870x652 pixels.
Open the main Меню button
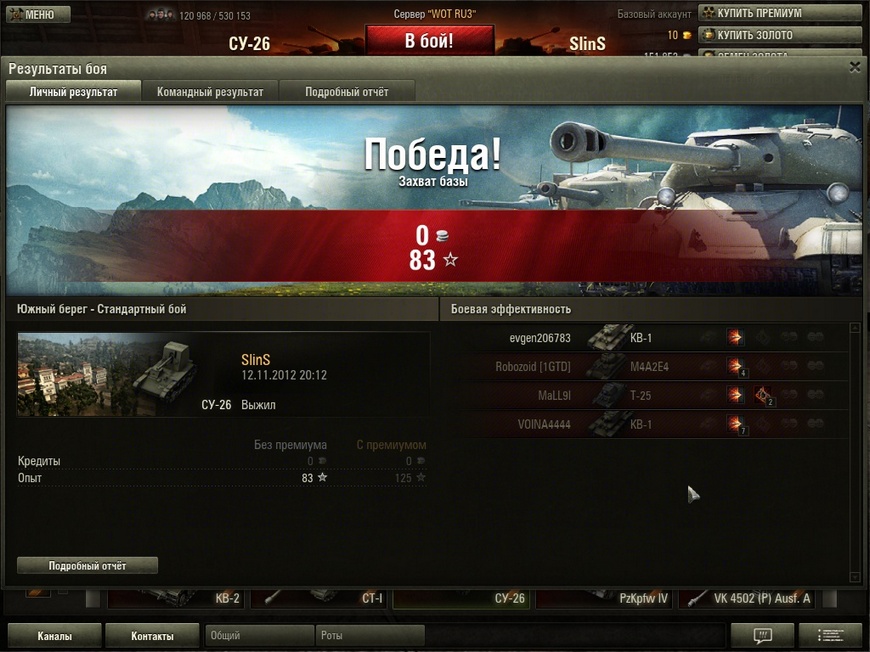click(x=38, y=15)
